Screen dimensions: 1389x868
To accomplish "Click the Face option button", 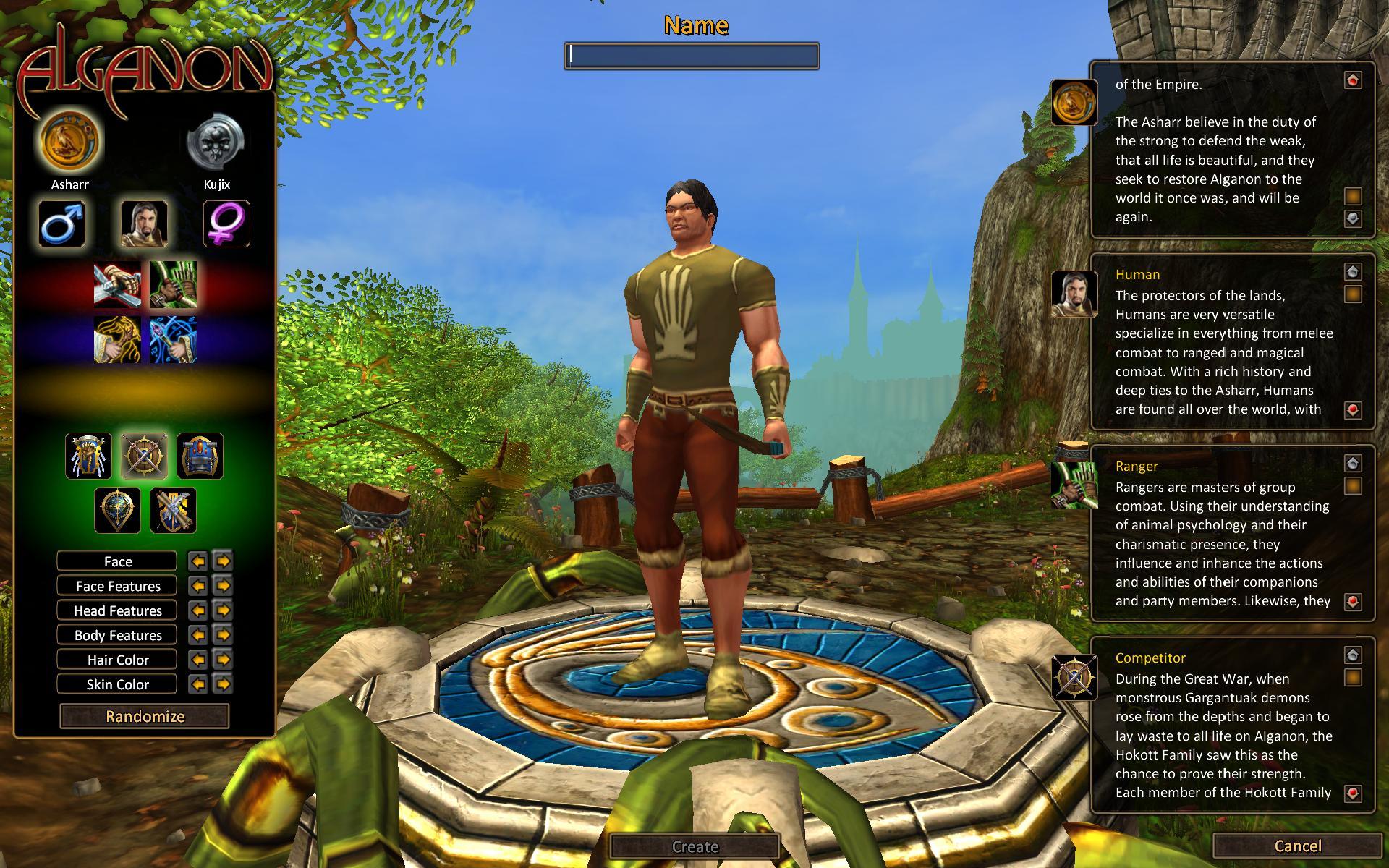I will click(117, 561).
